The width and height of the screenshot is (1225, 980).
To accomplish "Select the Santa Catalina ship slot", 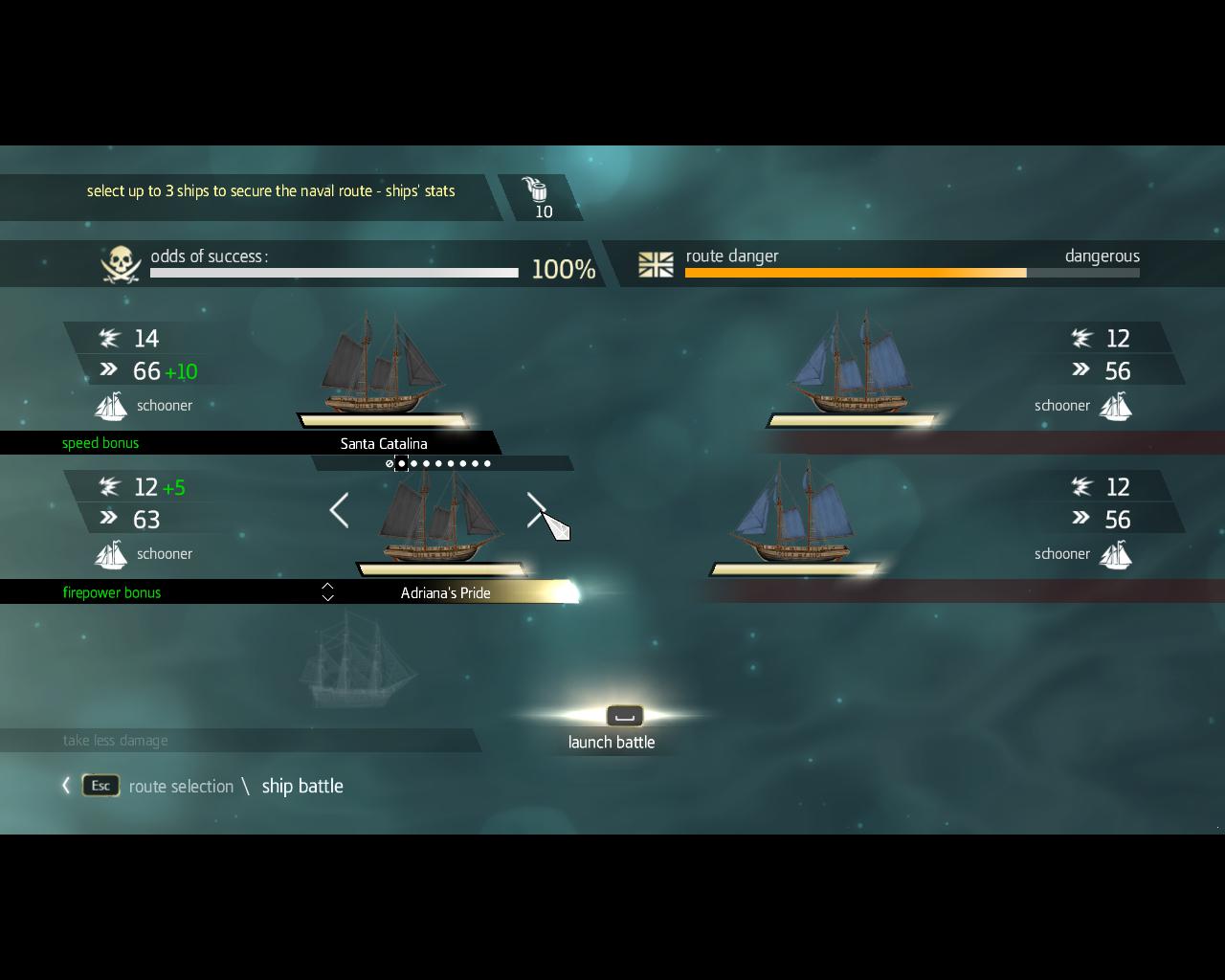I will click(x=384, y=443).
